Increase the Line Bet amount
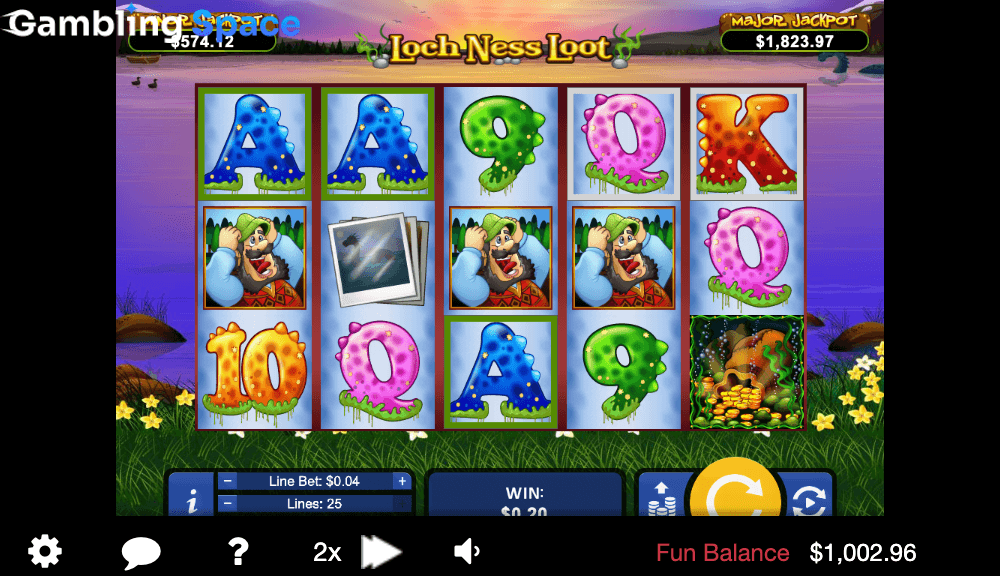The image size is (1000, 576). pos(402,481)
